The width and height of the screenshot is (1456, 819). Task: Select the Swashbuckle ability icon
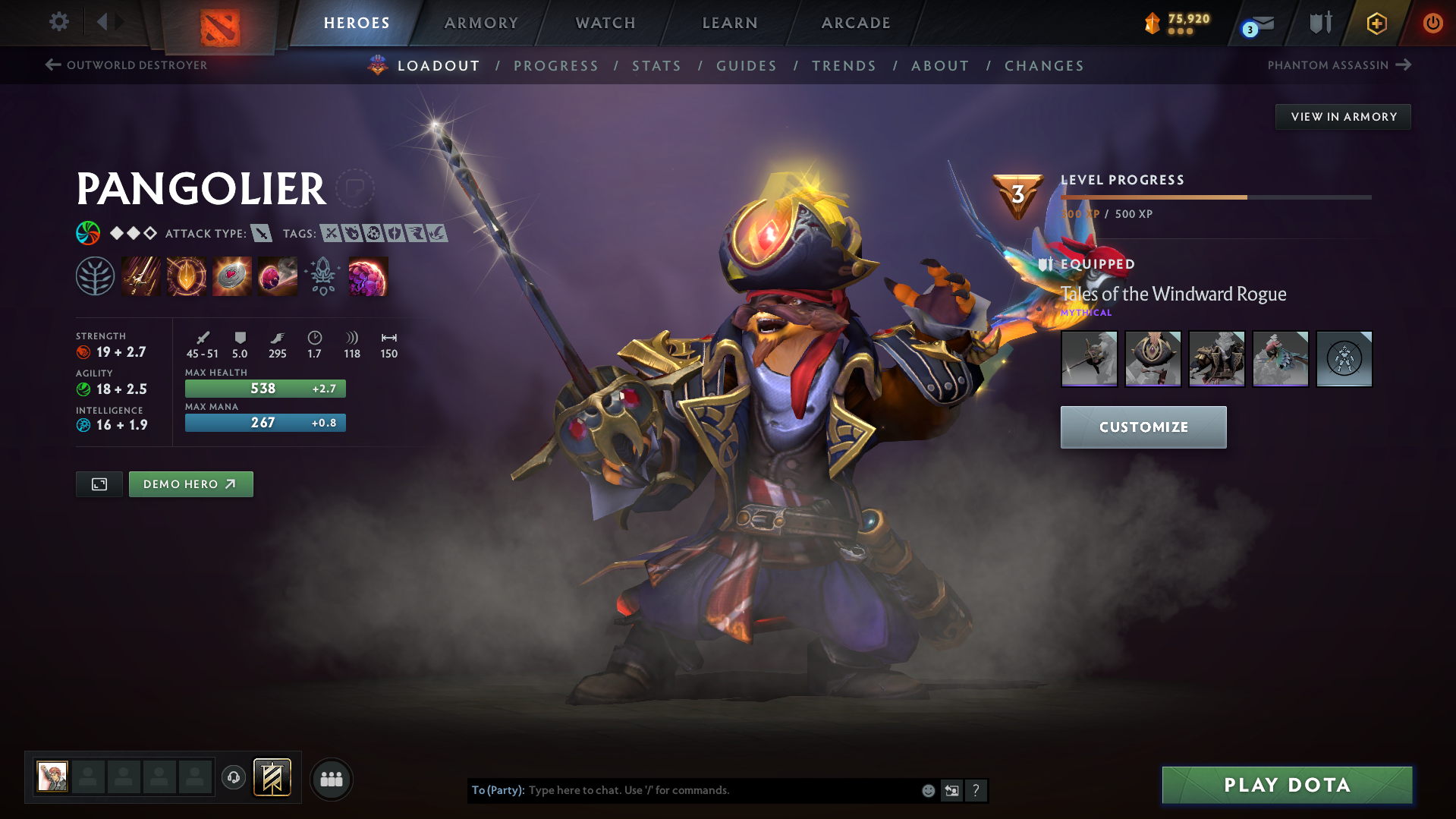coord(141,276)
